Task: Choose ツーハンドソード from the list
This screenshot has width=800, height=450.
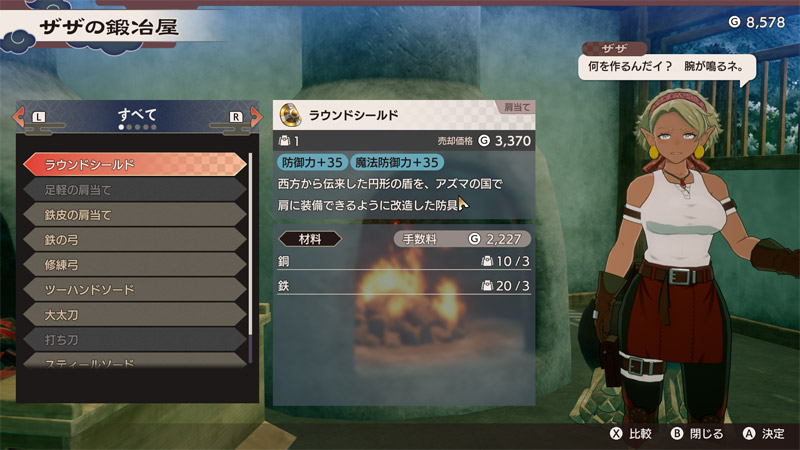Action: pyautogui.click(x=133, y=289)
